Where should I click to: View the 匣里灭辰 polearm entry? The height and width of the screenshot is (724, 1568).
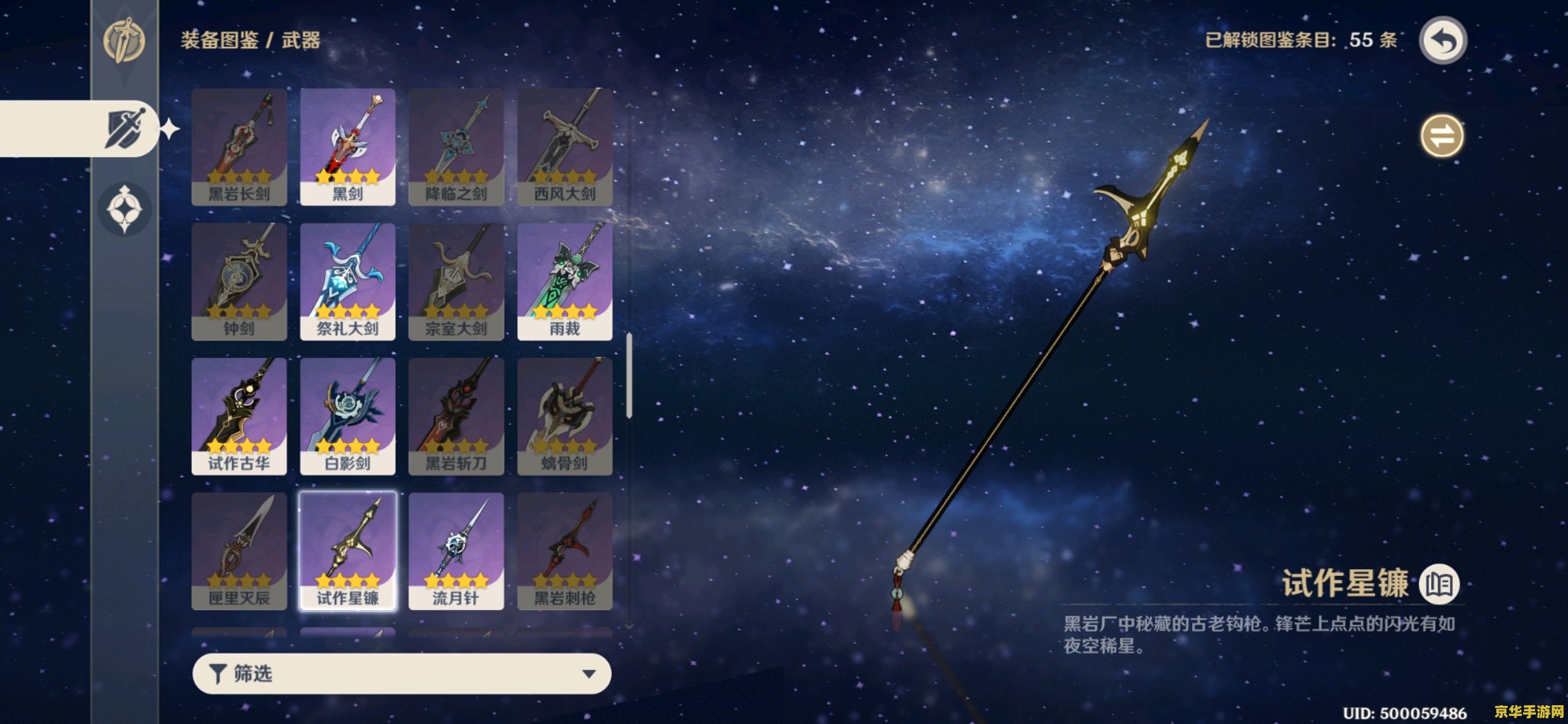coord(239,551)
